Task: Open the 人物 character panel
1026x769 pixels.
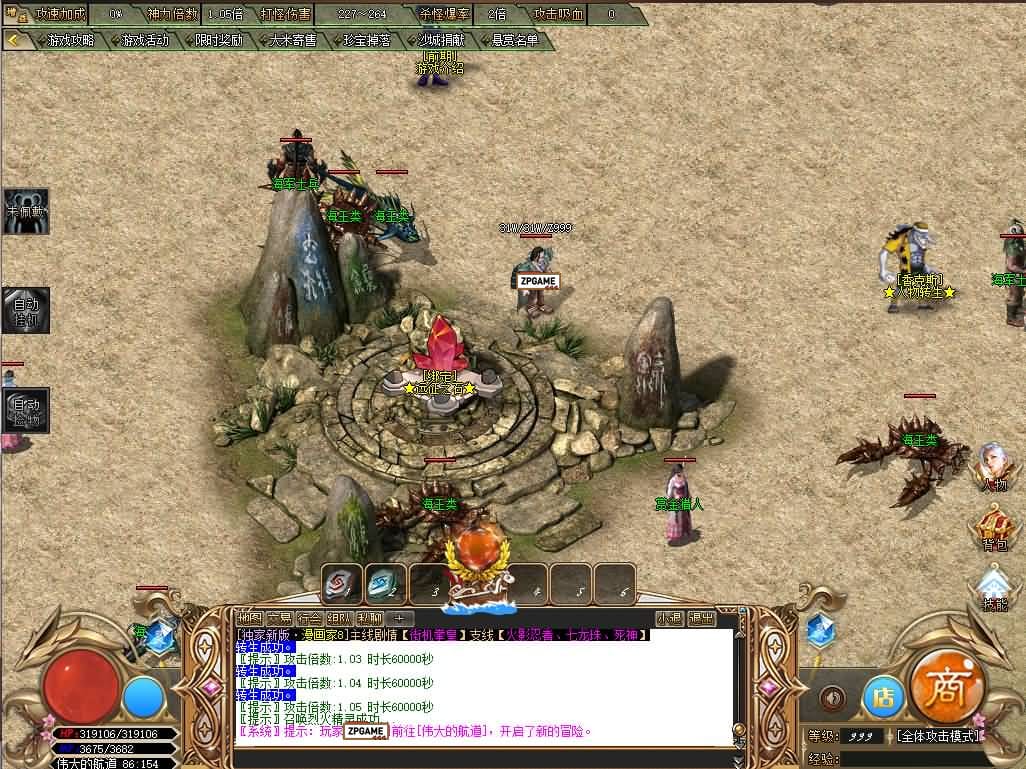Action: coord(994,466)
